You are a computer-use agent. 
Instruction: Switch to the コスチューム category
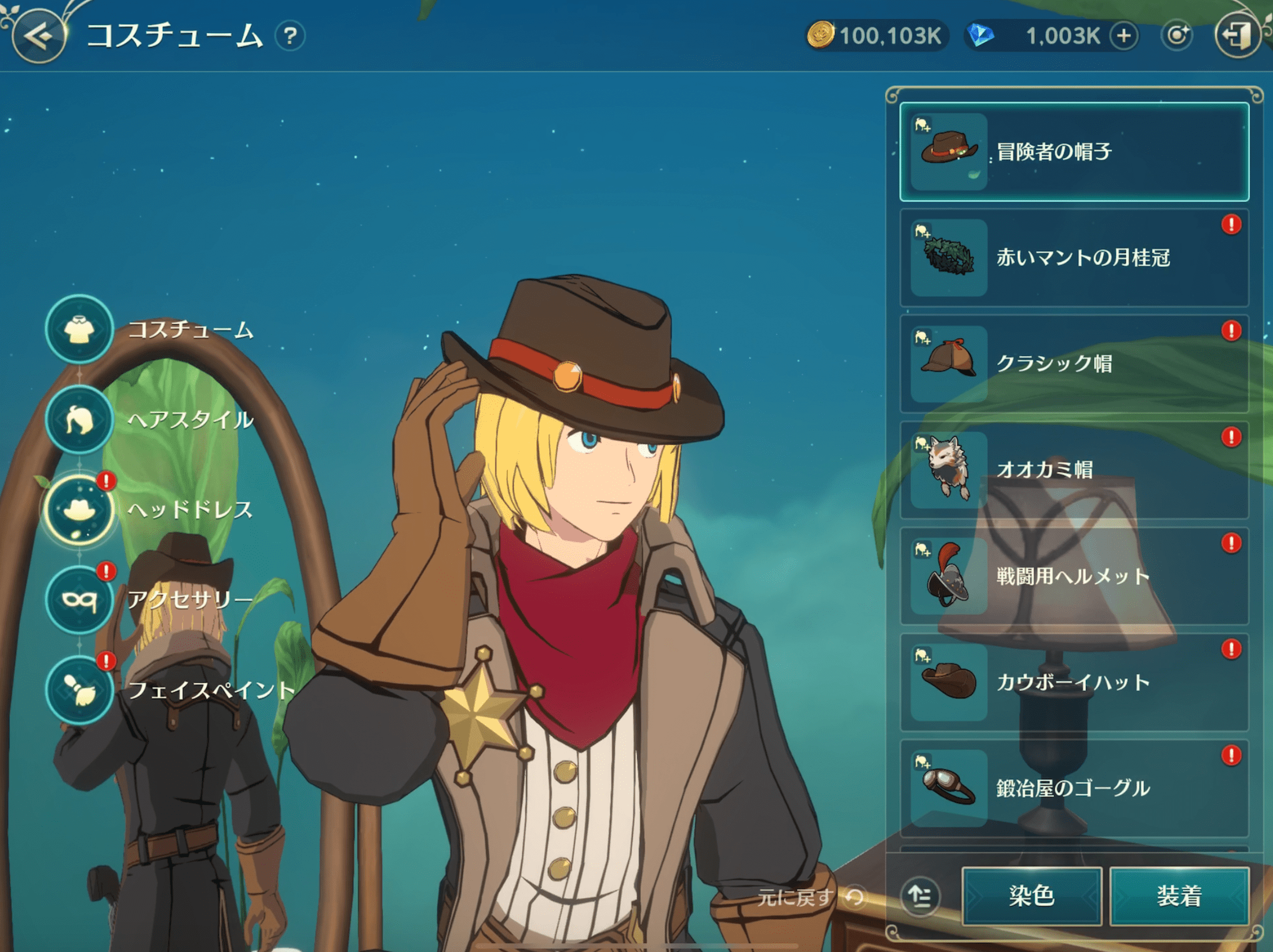[79, 329]
